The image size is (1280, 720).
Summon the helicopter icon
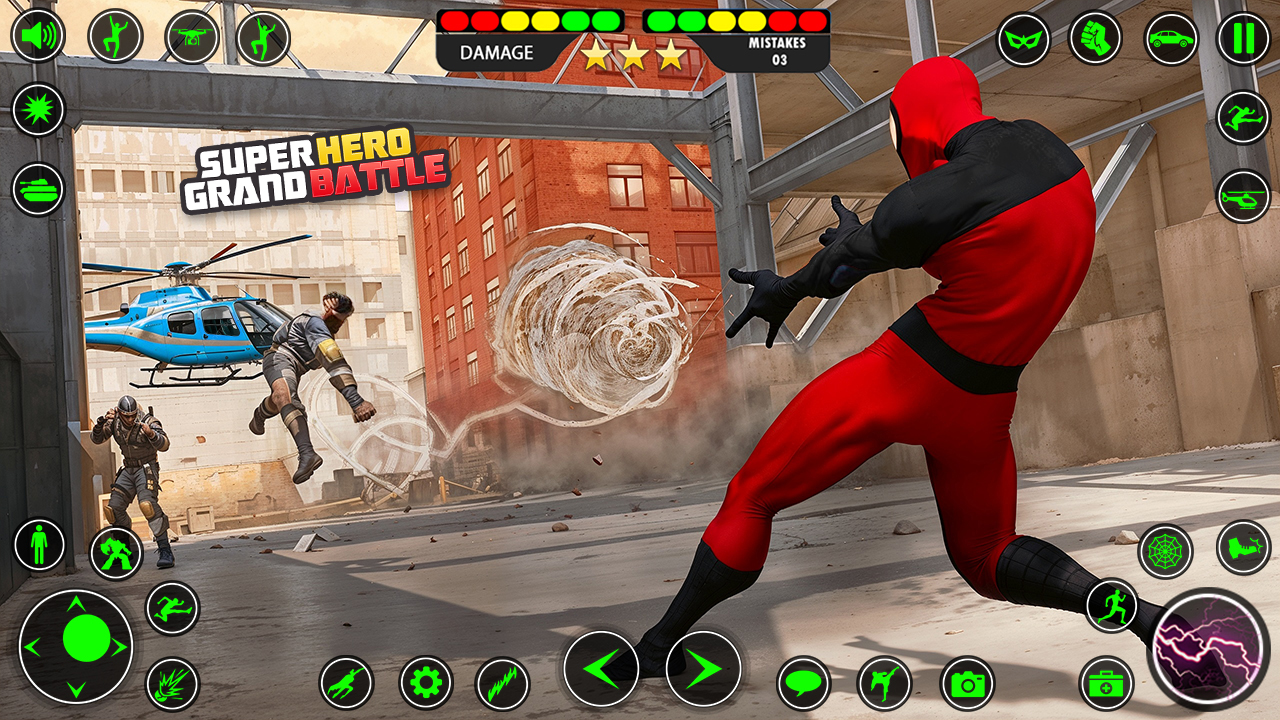point(1243,196)
